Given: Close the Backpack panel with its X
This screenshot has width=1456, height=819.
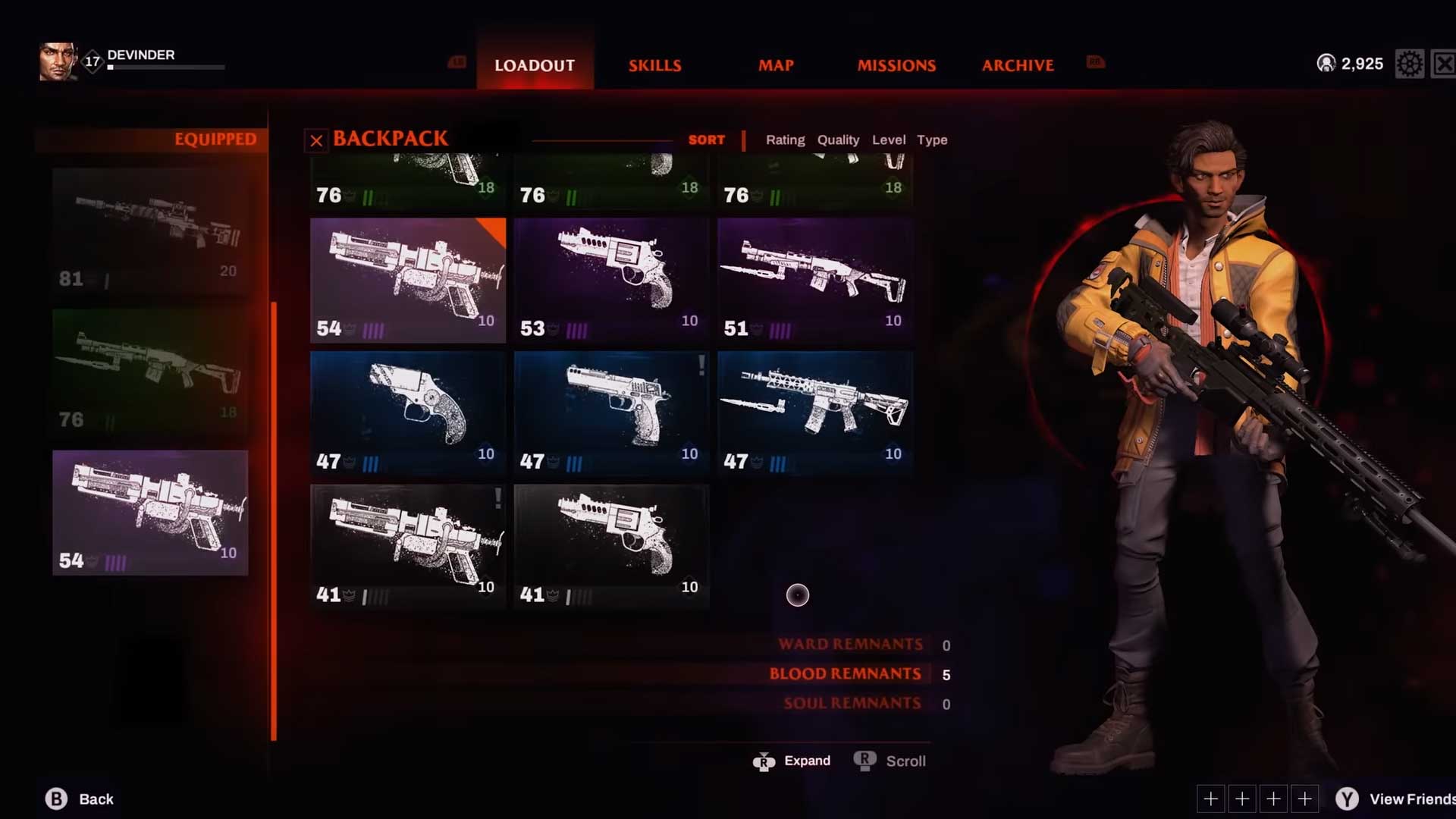Looking at the screenshot, I should (x=315, y=140).
